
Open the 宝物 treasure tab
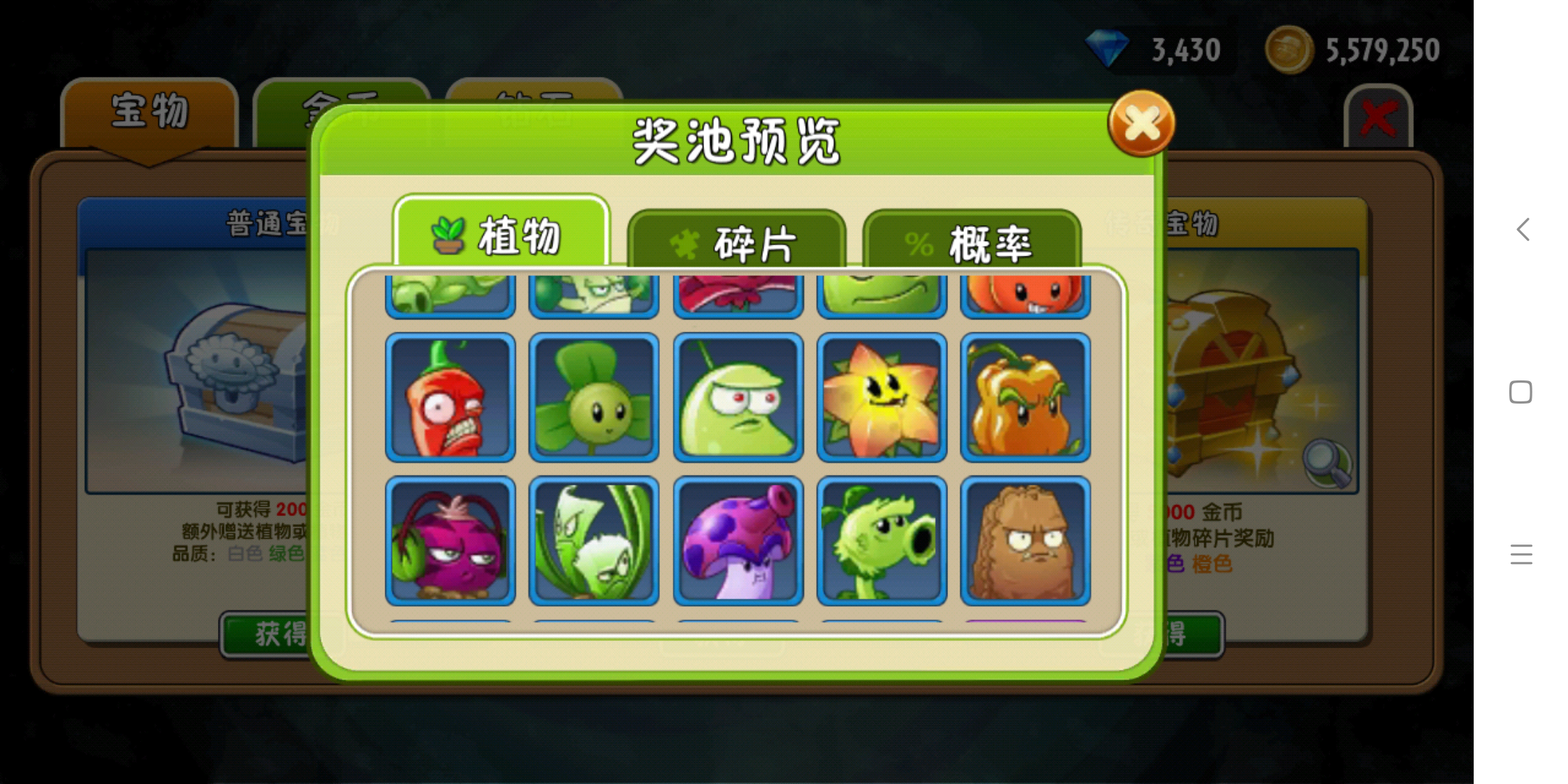(150, 113)
